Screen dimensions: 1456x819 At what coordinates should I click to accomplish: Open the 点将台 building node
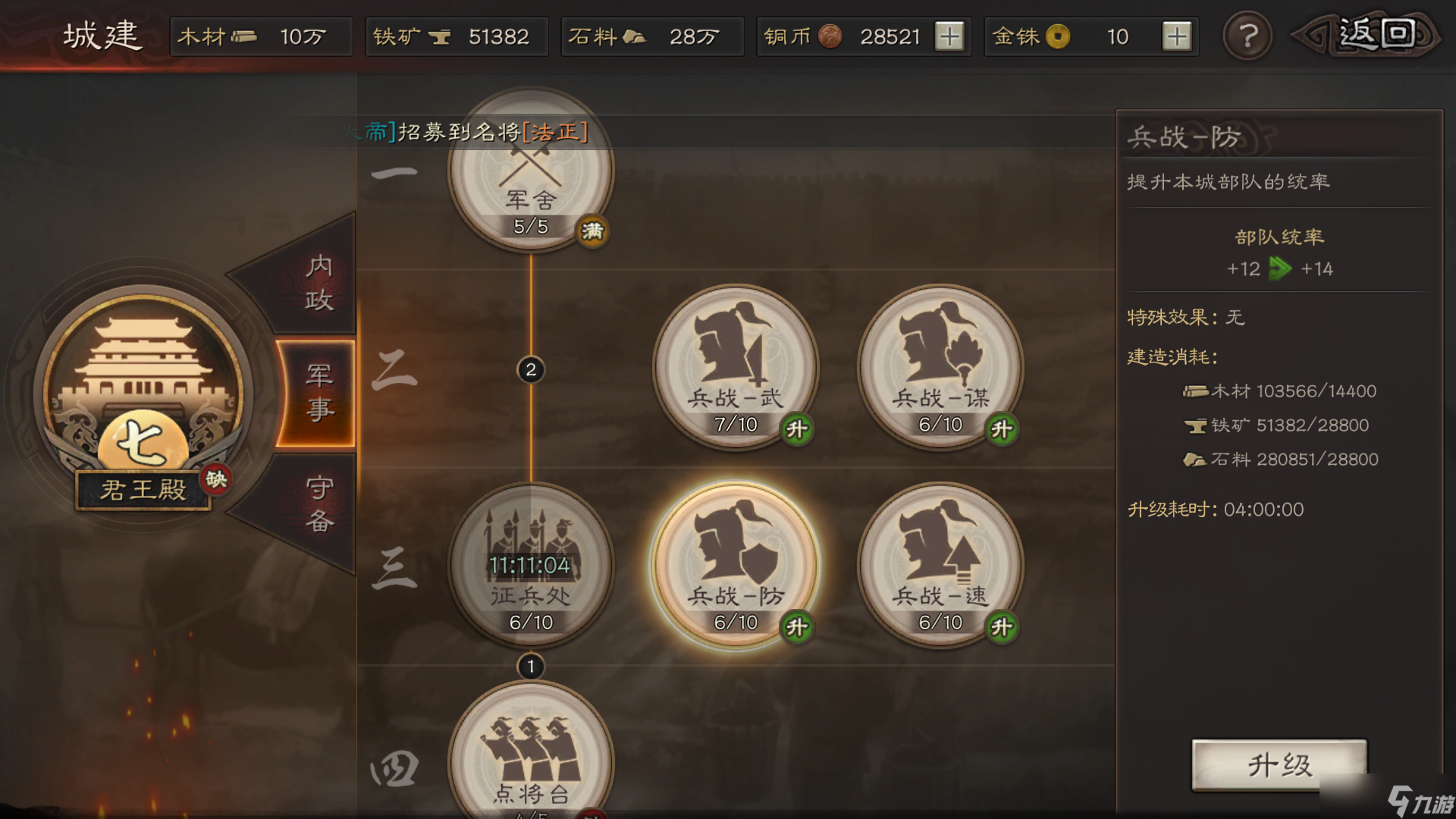pos(531,758)
